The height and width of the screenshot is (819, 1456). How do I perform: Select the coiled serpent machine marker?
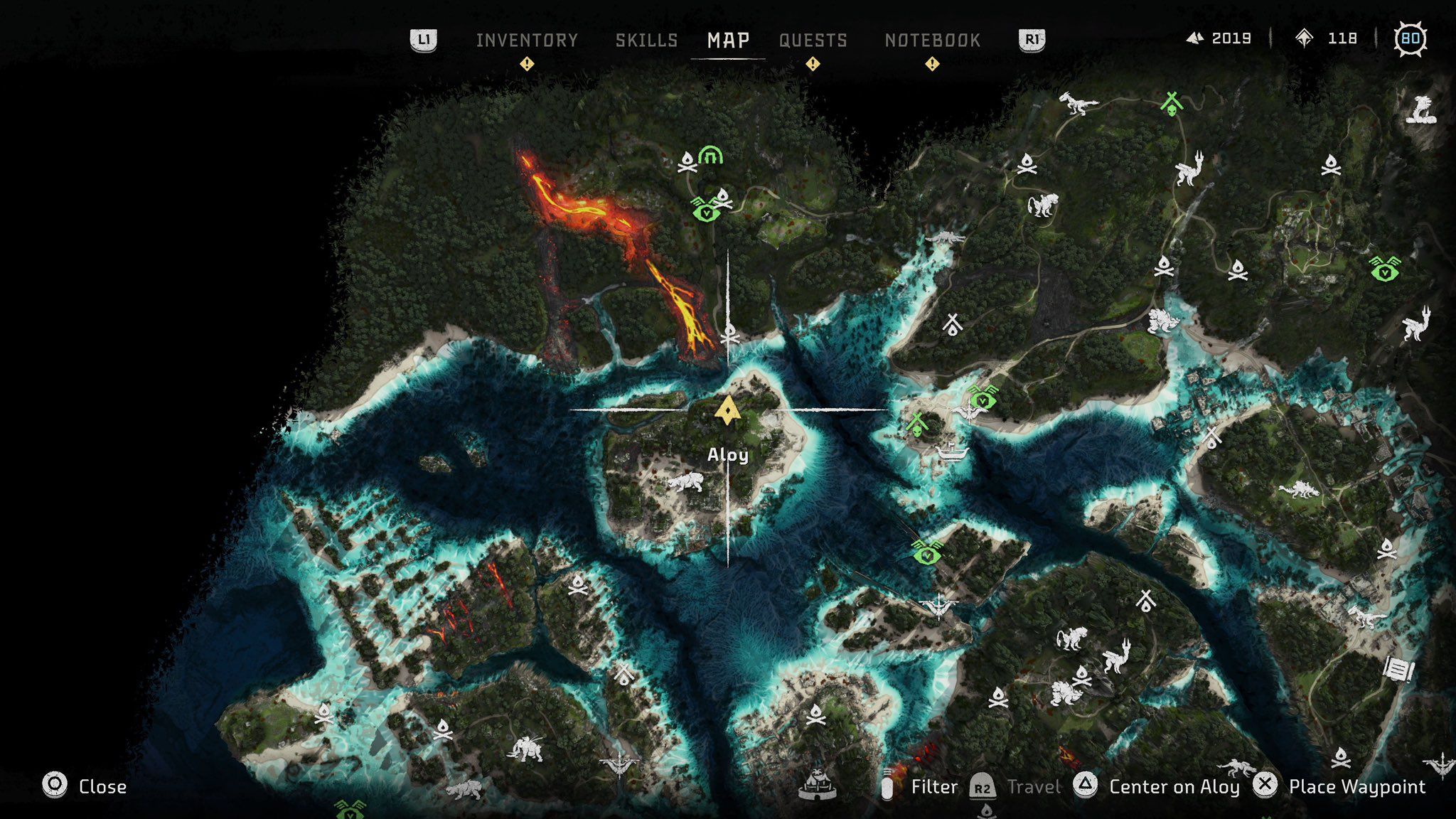[1421, 110]
